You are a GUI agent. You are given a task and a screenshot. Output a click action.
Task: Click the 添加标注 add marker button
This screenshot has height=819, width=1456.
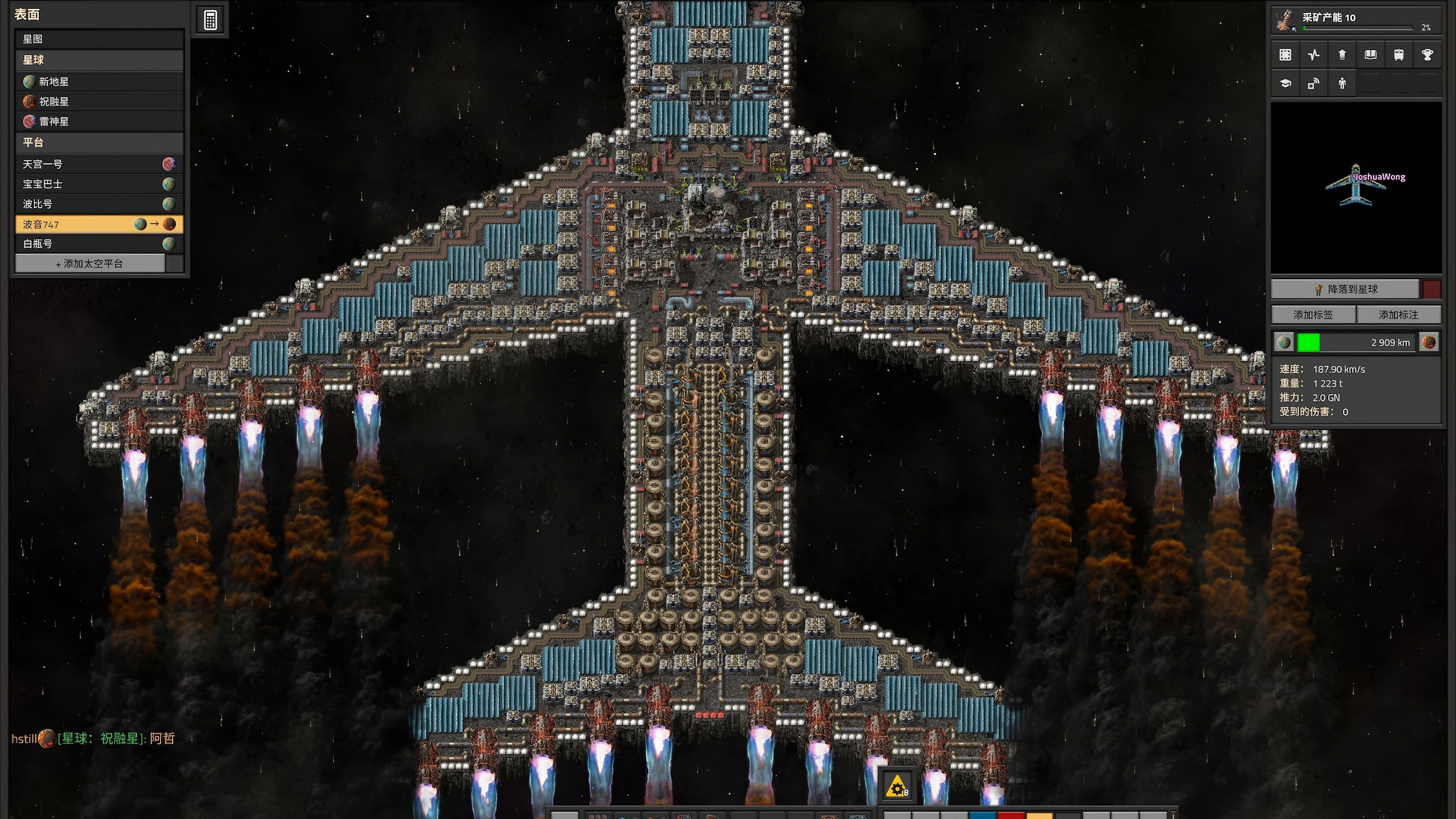pyautogui.click(x=1398, y=315)
